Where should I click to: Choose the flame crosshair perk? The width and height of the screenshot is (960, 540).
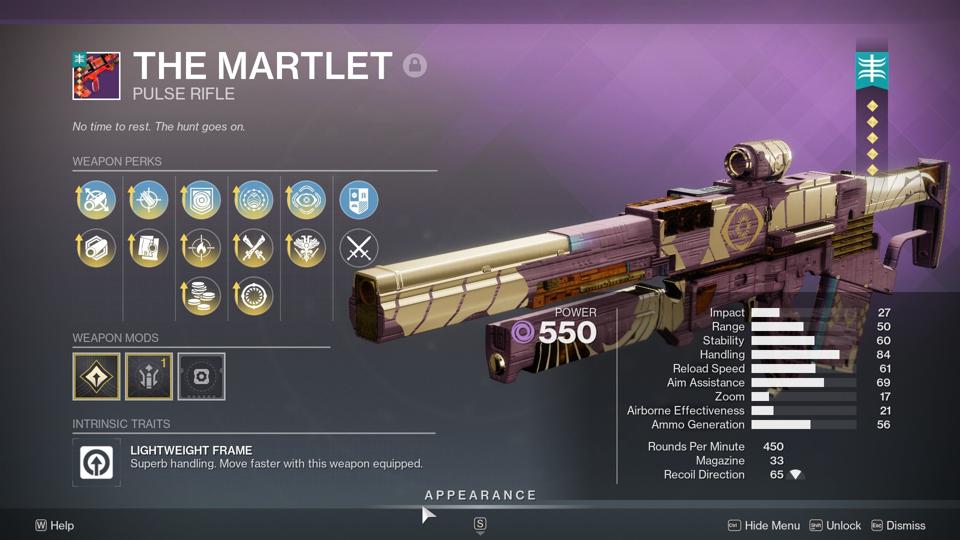point(202,247)
